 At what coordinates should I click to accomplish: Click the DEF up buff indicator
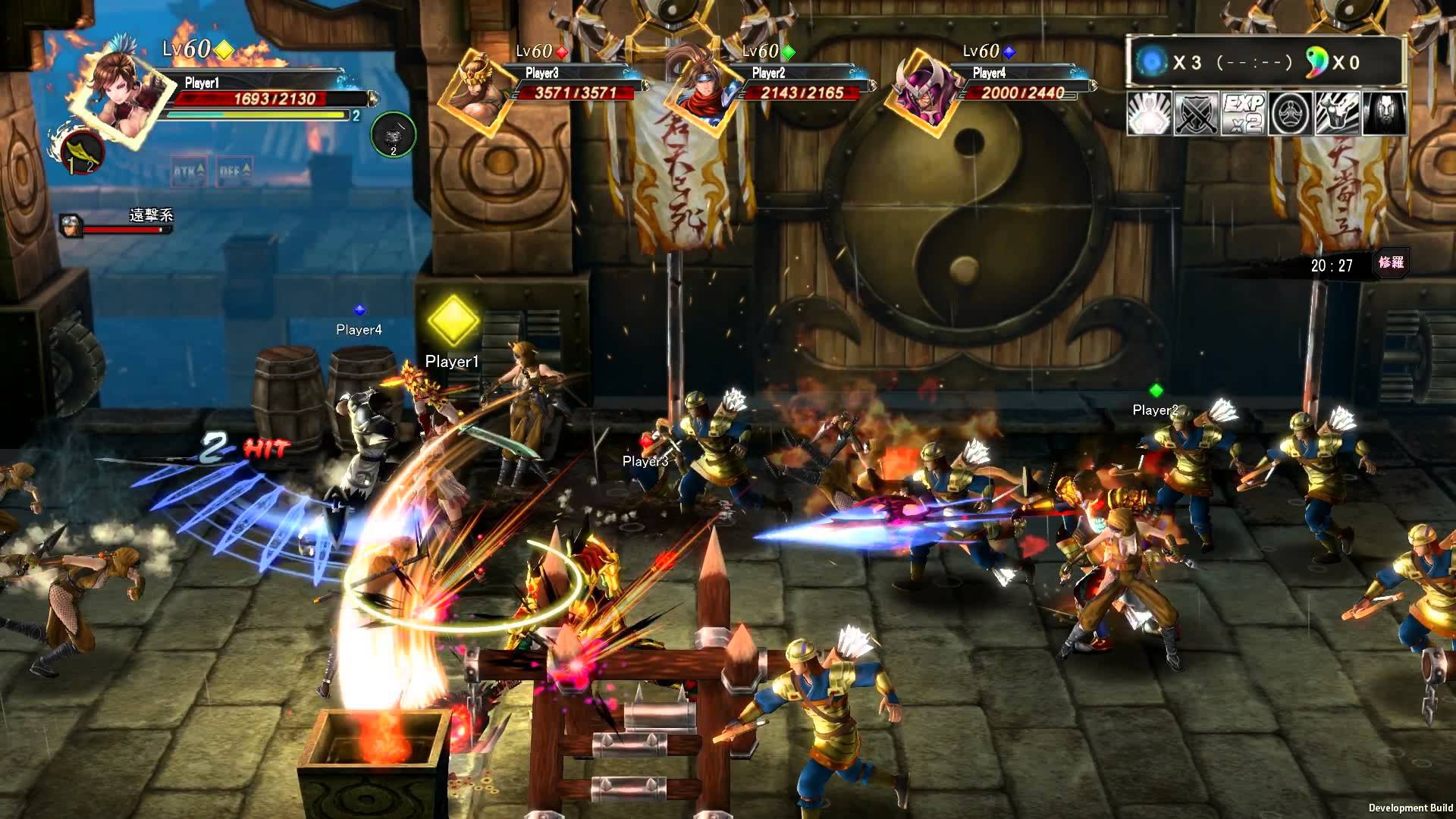coord(234,172)
